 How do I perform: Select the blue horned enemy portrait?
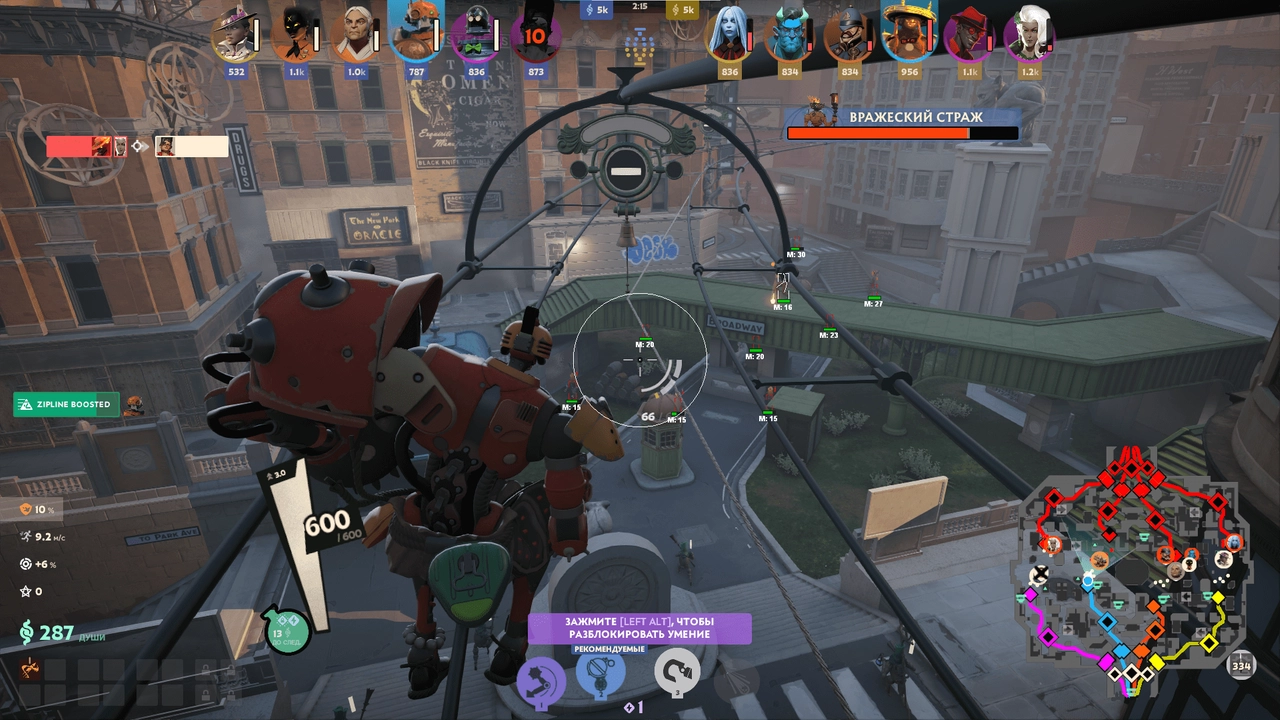(789, 37)
